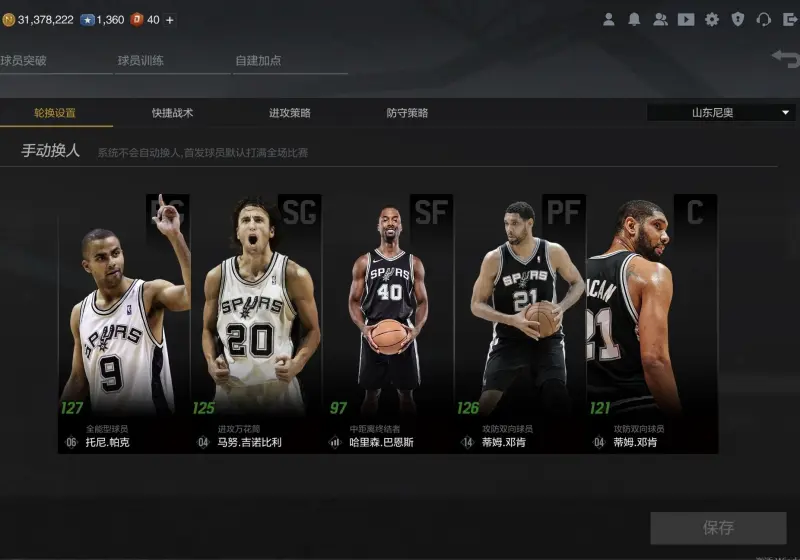Open the 球员突破 section
Image resolution: width=800 pixels, height=560 pixels.
coord(24,61)
